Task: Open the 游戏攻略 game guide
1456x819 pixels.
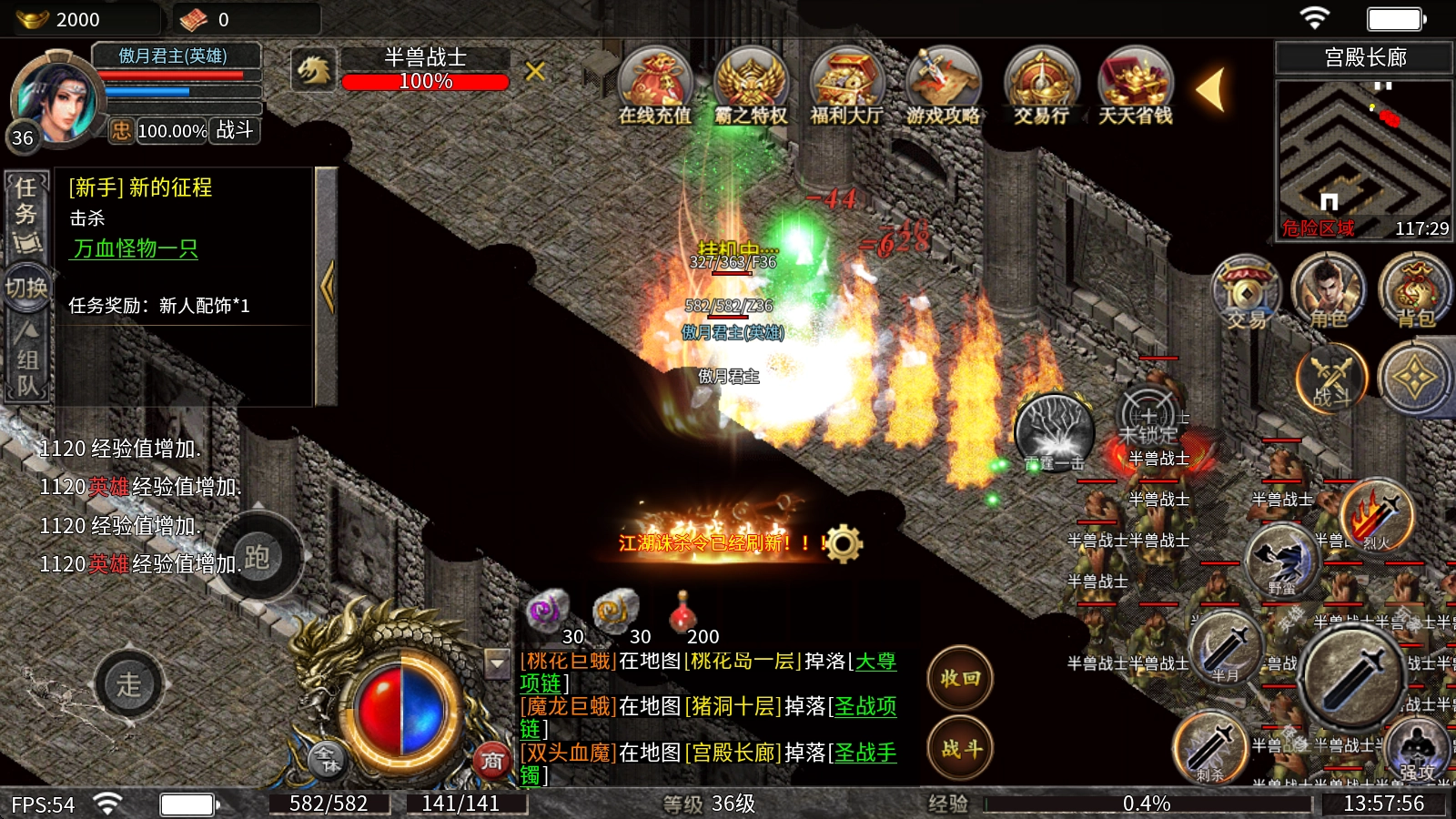Action: pyautogui.click(x=943, y=86)
